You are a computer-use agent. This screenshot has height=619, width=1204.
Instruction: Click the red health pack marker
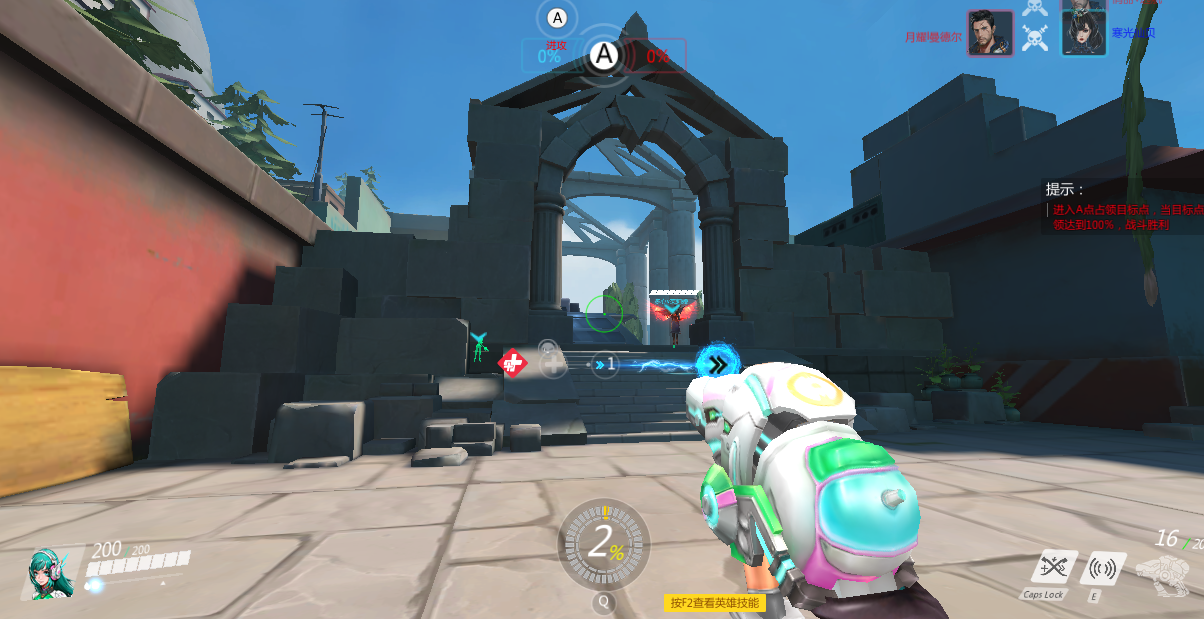[x=512, y=363]
